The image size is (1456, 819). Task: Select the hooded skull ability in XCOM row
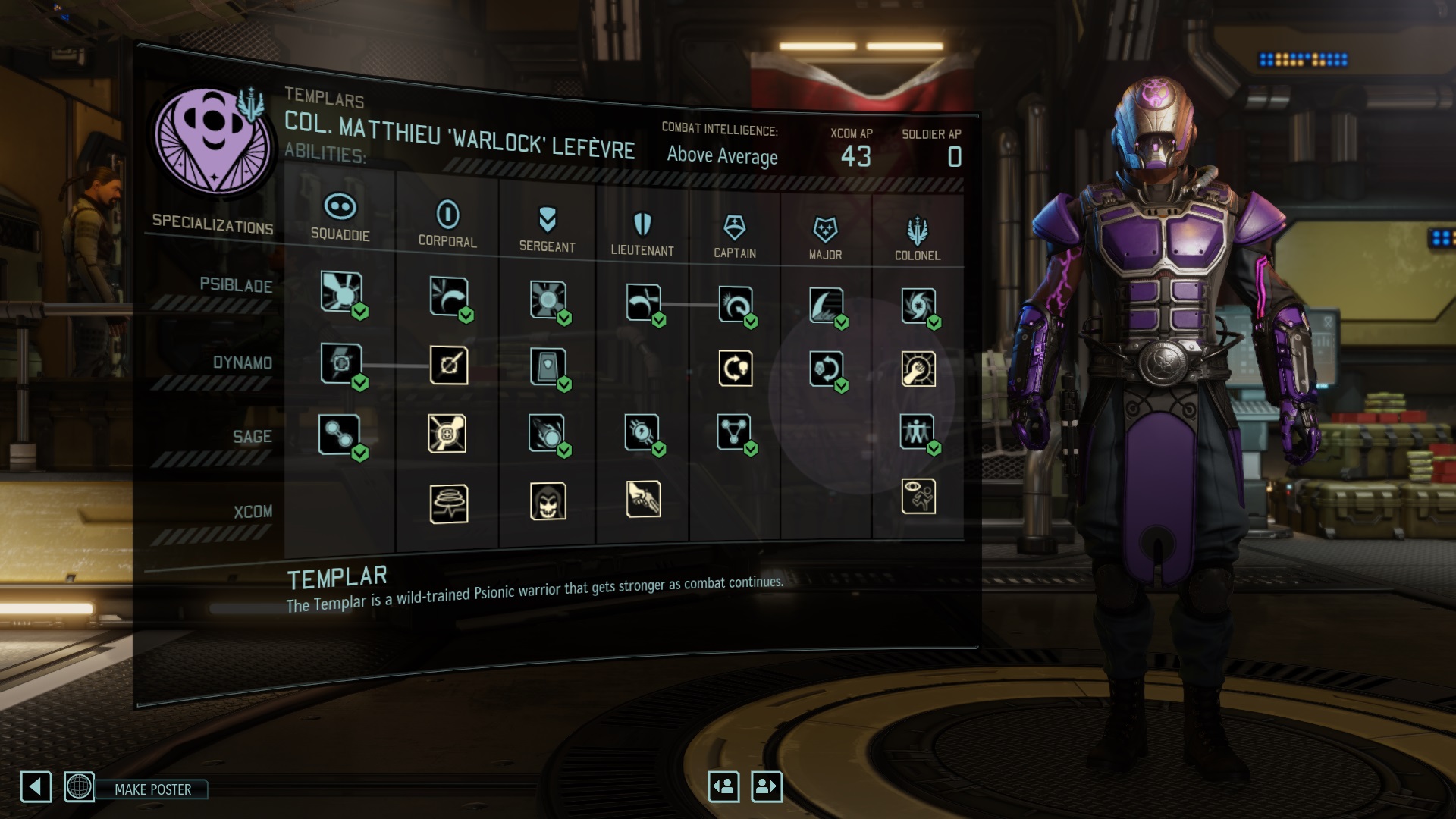coord(548,501)
